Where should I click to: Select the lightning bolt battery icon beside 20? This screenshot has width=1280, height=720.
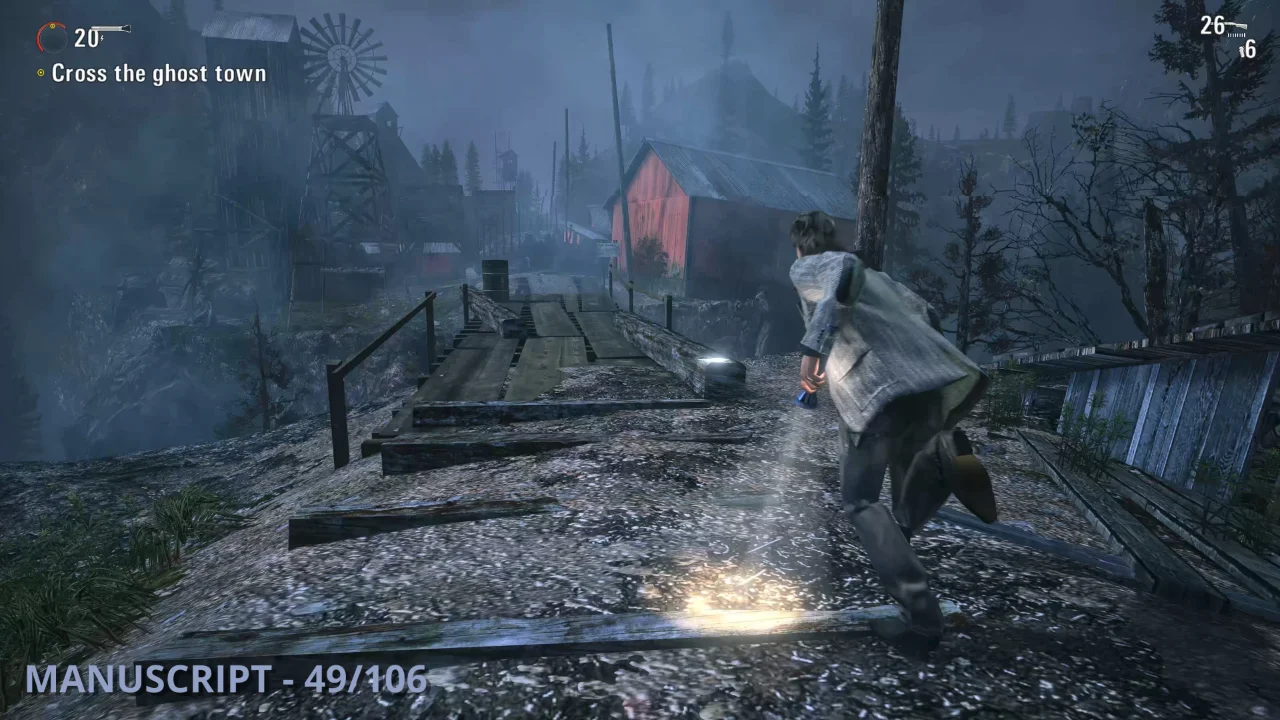102,38
